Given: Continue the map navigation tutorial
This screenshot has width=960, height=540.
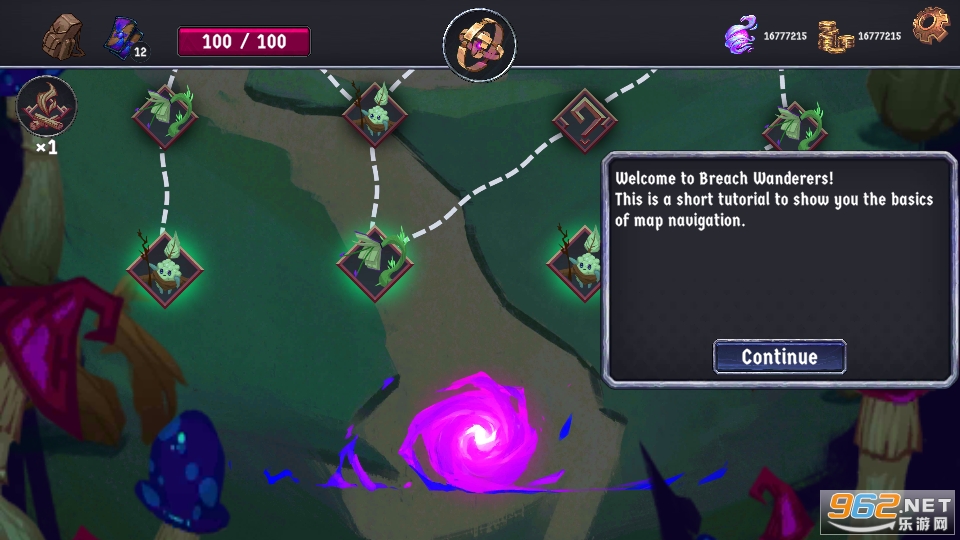Looking at the screenshot, I should pyautogui.click(x=779, y=357).
